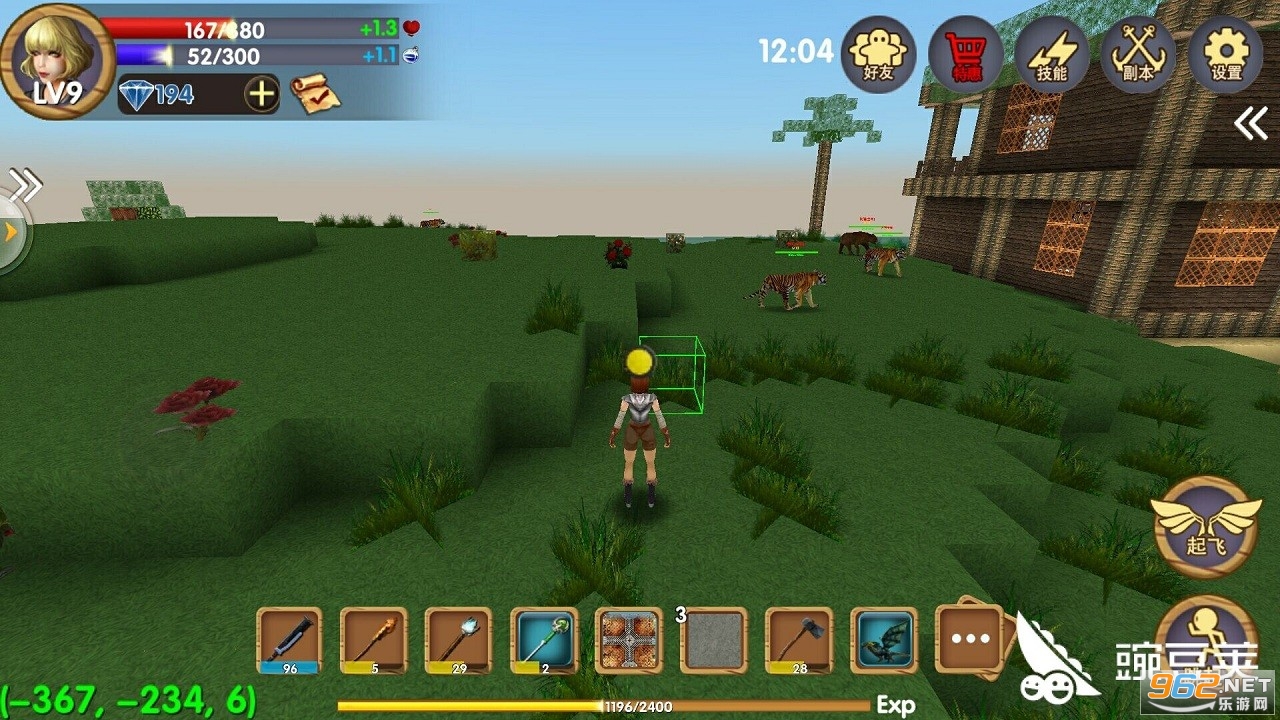1280x720 pixels.
Task: Select the green orb staff slot
Action: tap(545, 640)
